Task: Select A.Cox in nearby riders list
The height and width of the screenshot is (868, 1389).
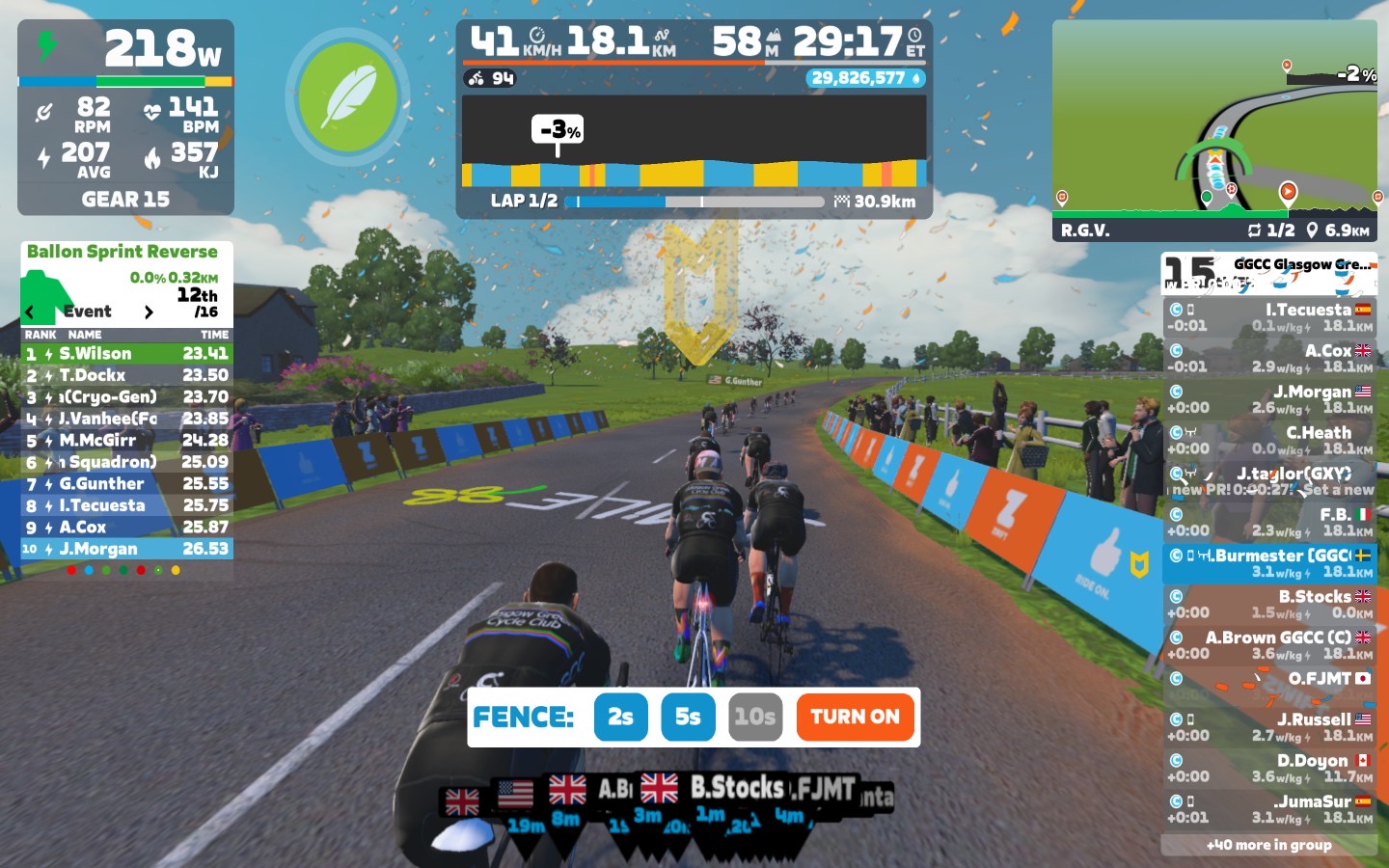Action: [1268, 359]
